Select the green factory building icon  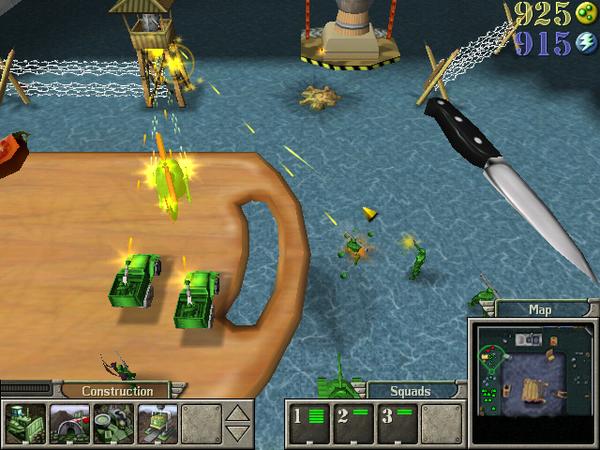pos(155,423)
